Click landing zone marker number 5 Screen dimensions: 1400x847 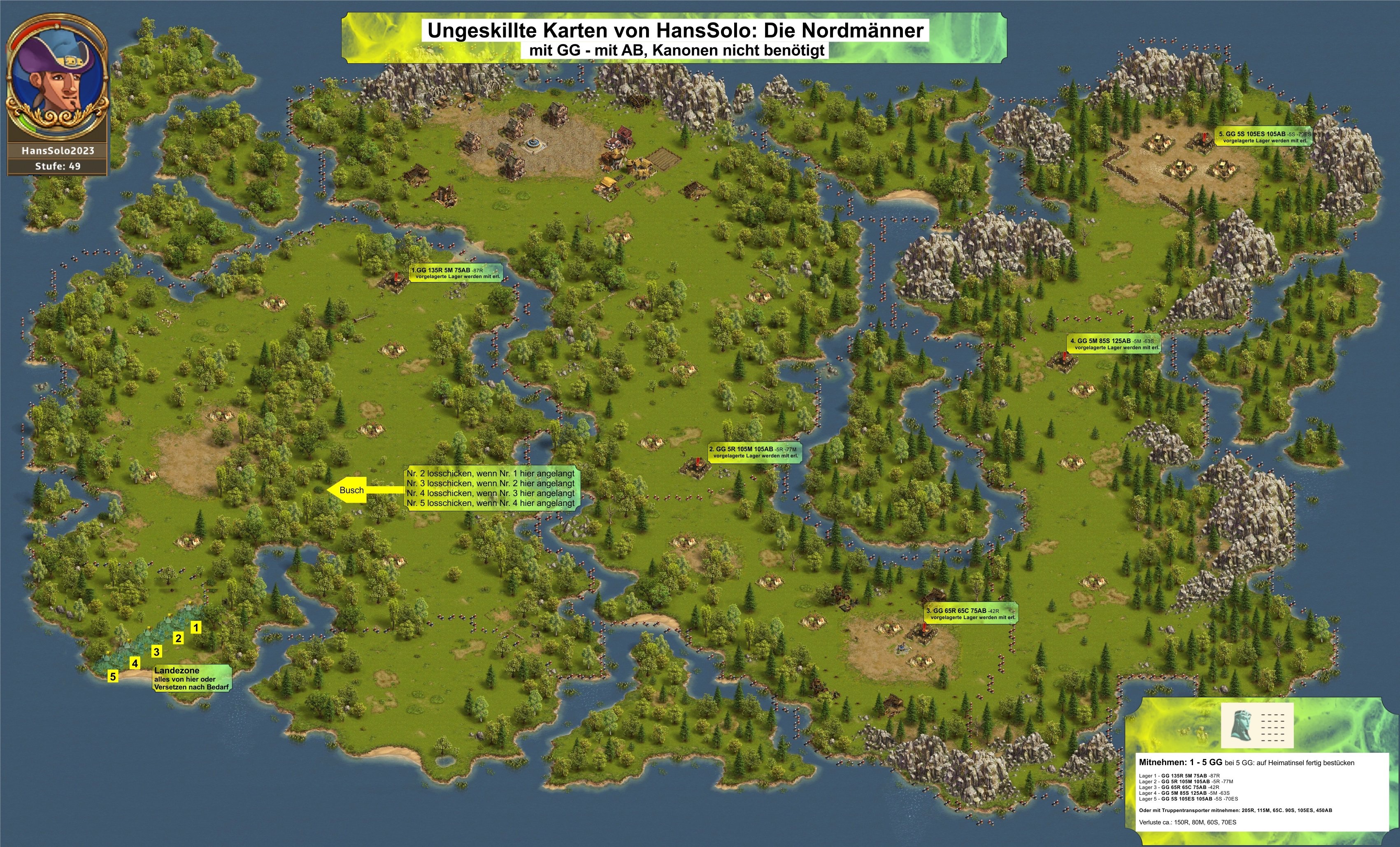click(113, 676)
